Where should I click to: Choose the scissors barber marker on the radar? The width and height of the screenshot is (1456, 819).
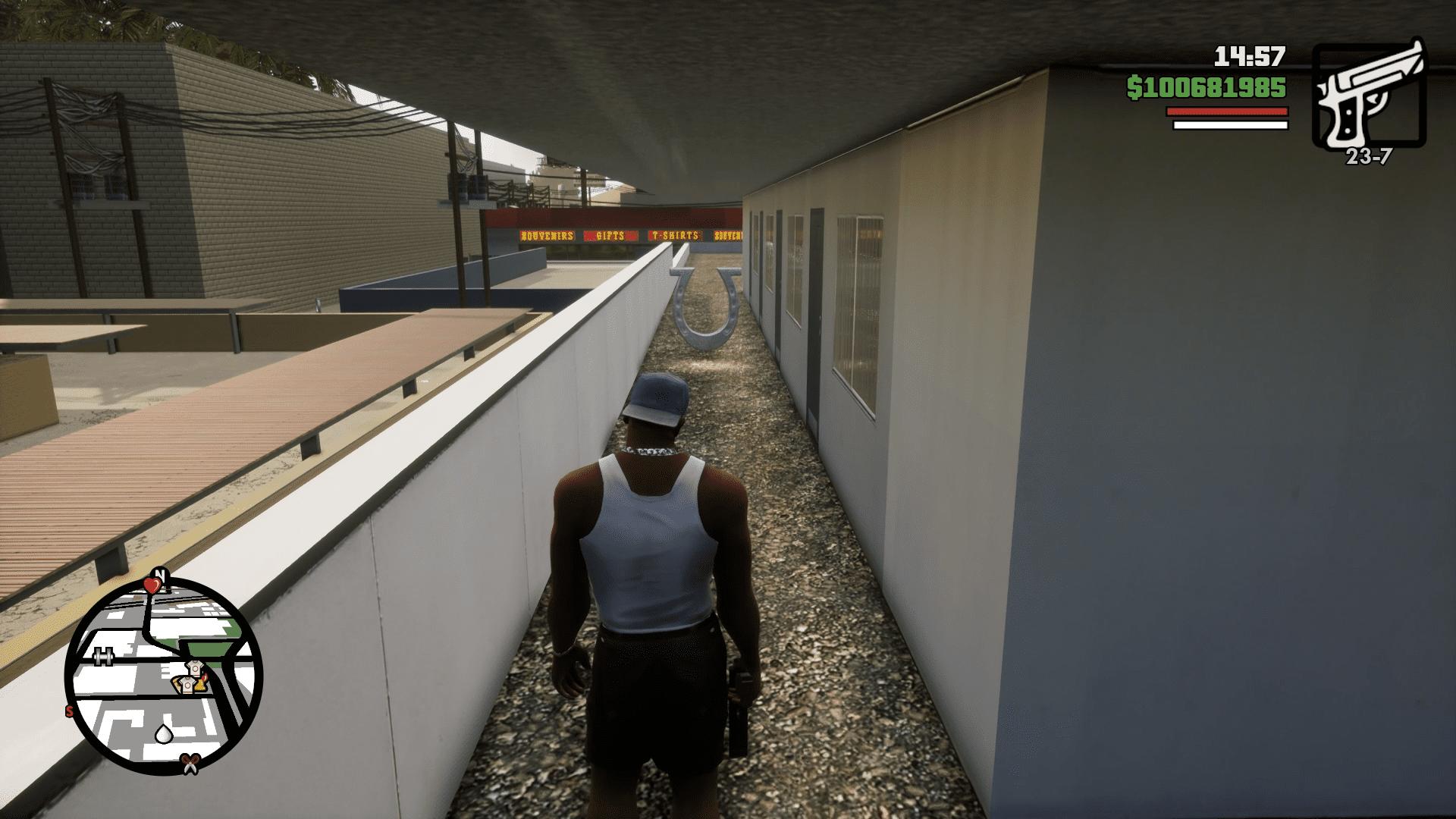tap(189, 764)
